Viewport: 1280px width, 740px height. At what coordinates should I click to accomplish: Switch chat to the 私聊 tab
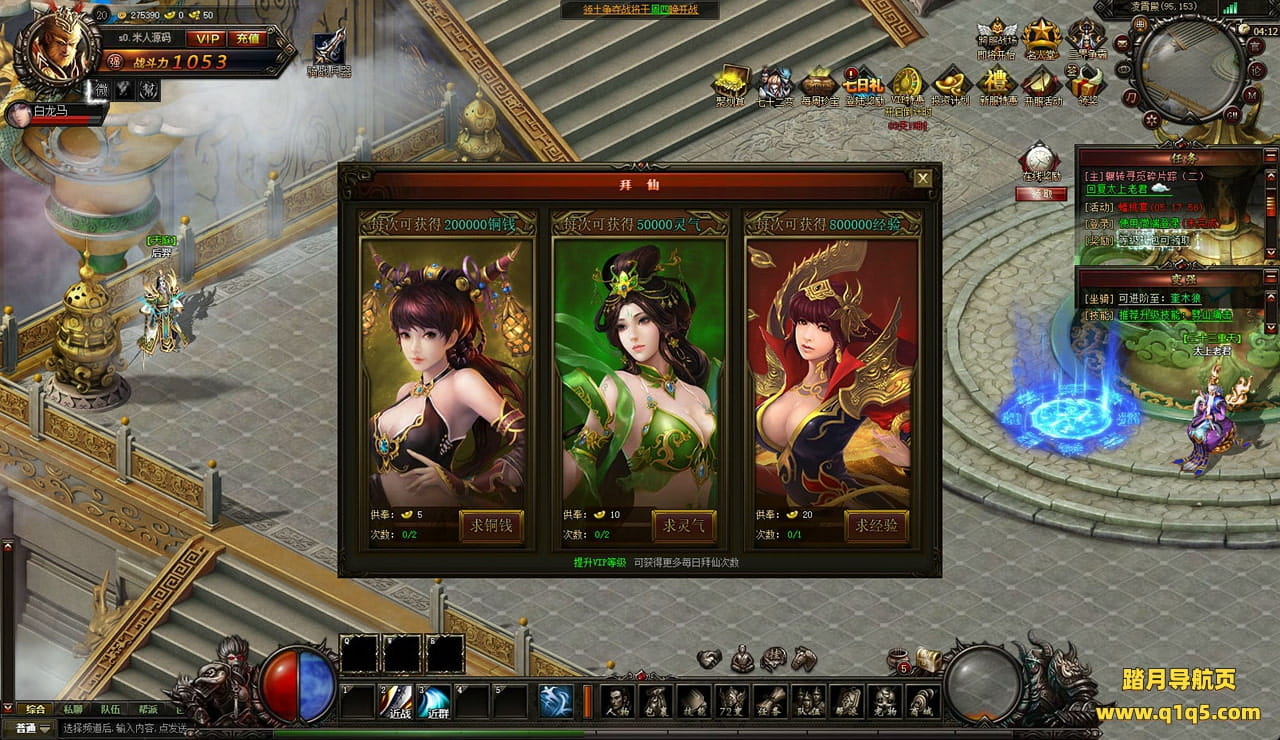pyautogui.click(x=73, y=709)
